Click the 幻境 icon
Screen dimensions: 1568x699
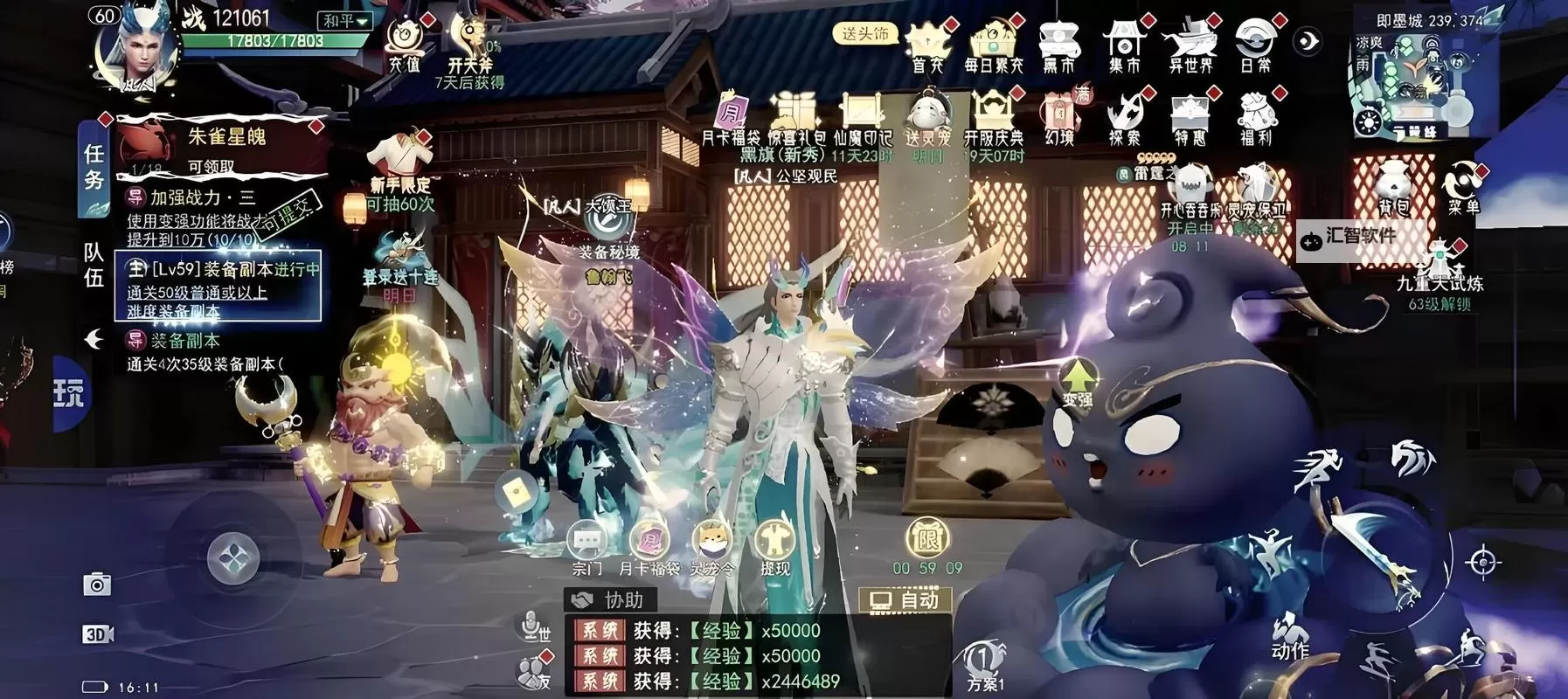(x=1059, y=112)
